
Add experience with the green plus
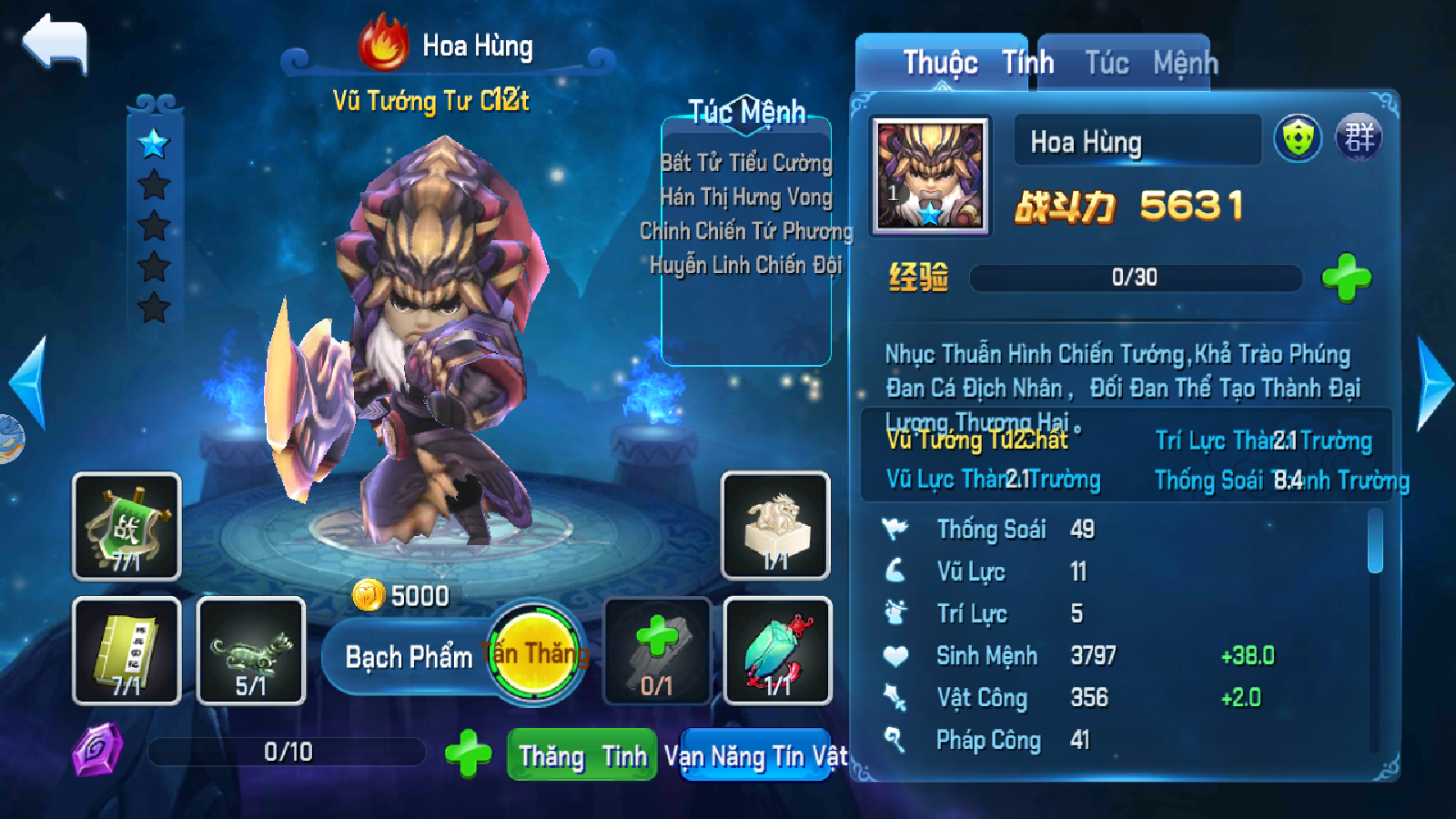1346,278
